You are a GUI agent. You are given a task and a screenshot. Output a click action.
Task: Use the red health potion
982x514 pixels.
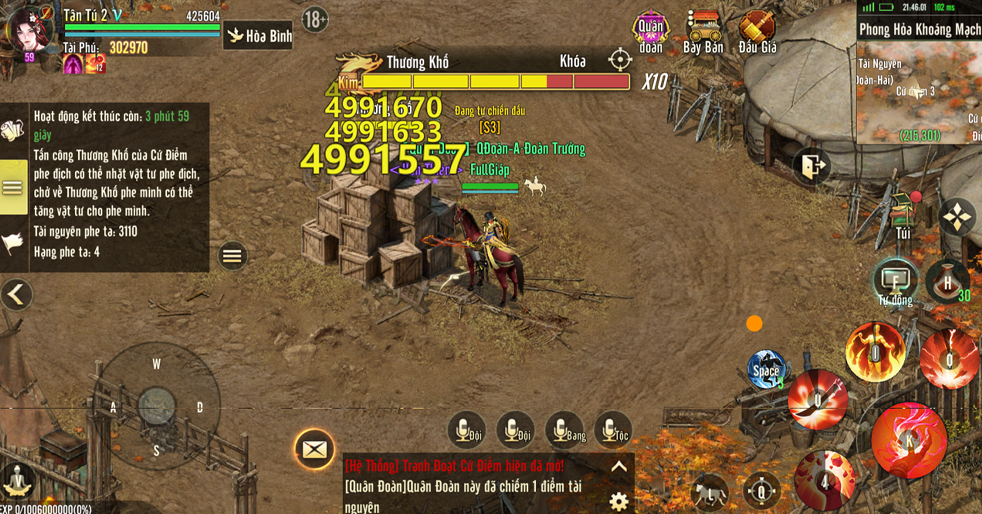945,279
